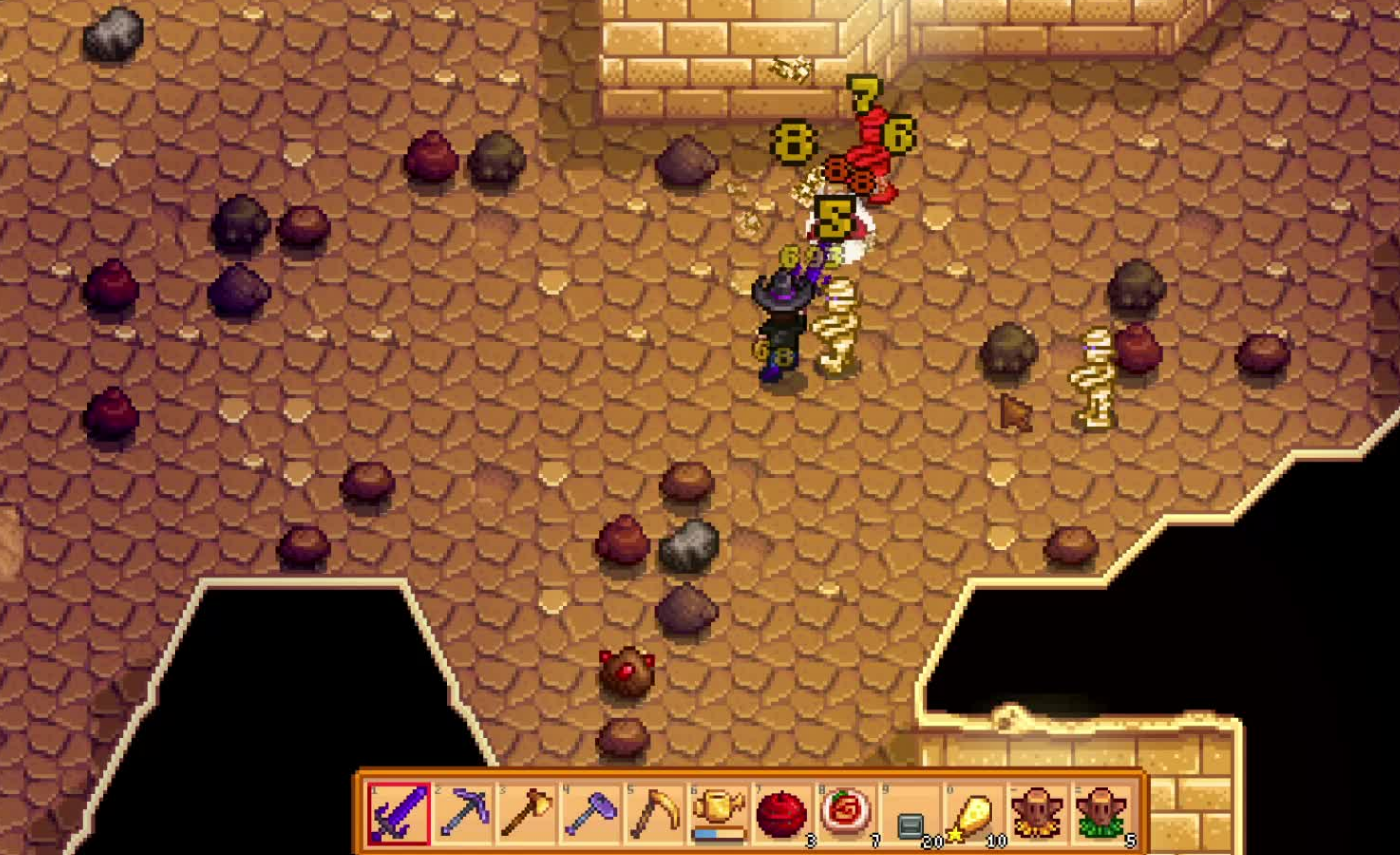Select the purple hoe in hotbar
Screen dimensions: 1400x855
(591, 812)
